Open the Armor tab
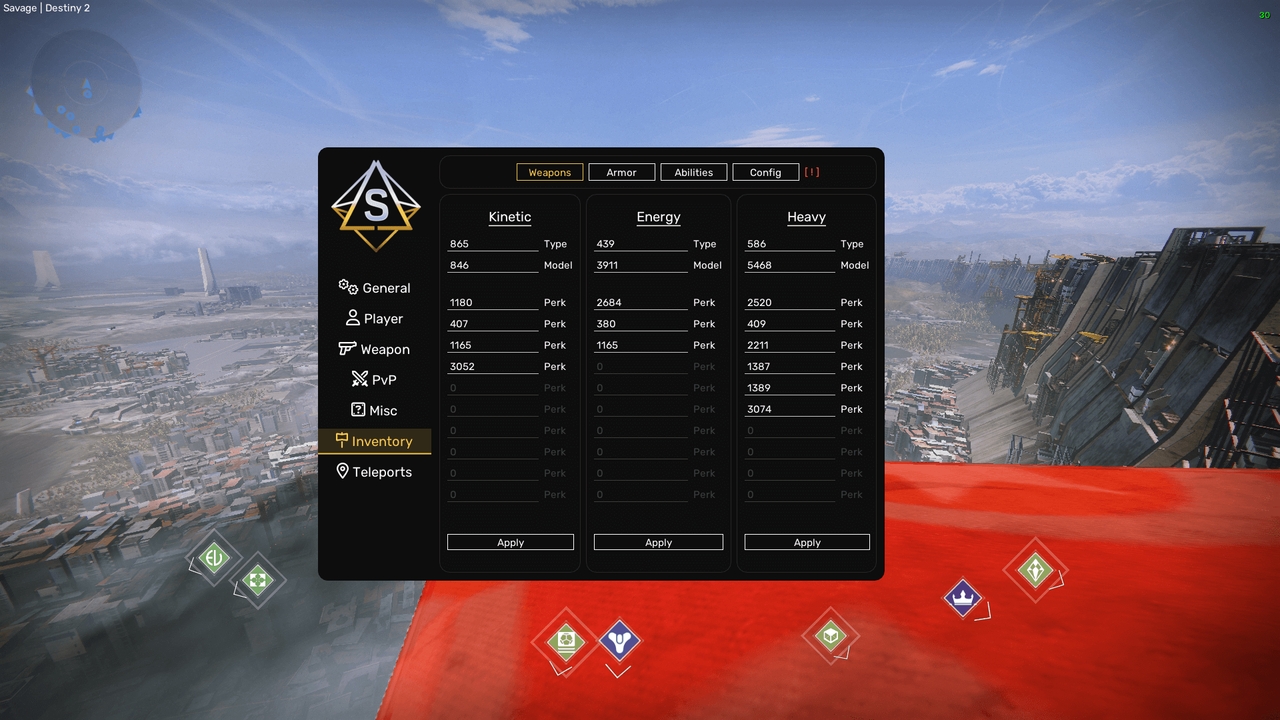1280x720 pixels. click(x=621, y=172)
